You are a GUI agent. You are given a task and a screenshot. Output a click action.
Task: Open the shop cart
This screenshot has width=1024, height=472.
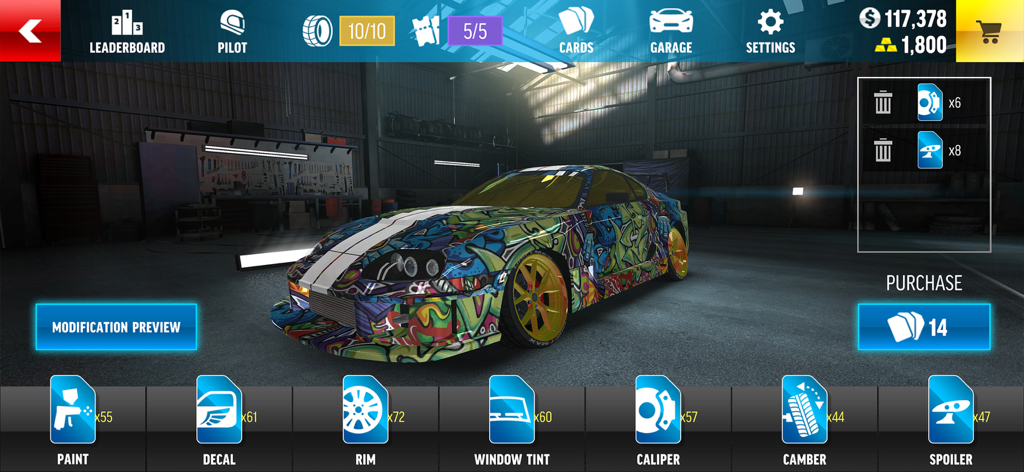989,31
